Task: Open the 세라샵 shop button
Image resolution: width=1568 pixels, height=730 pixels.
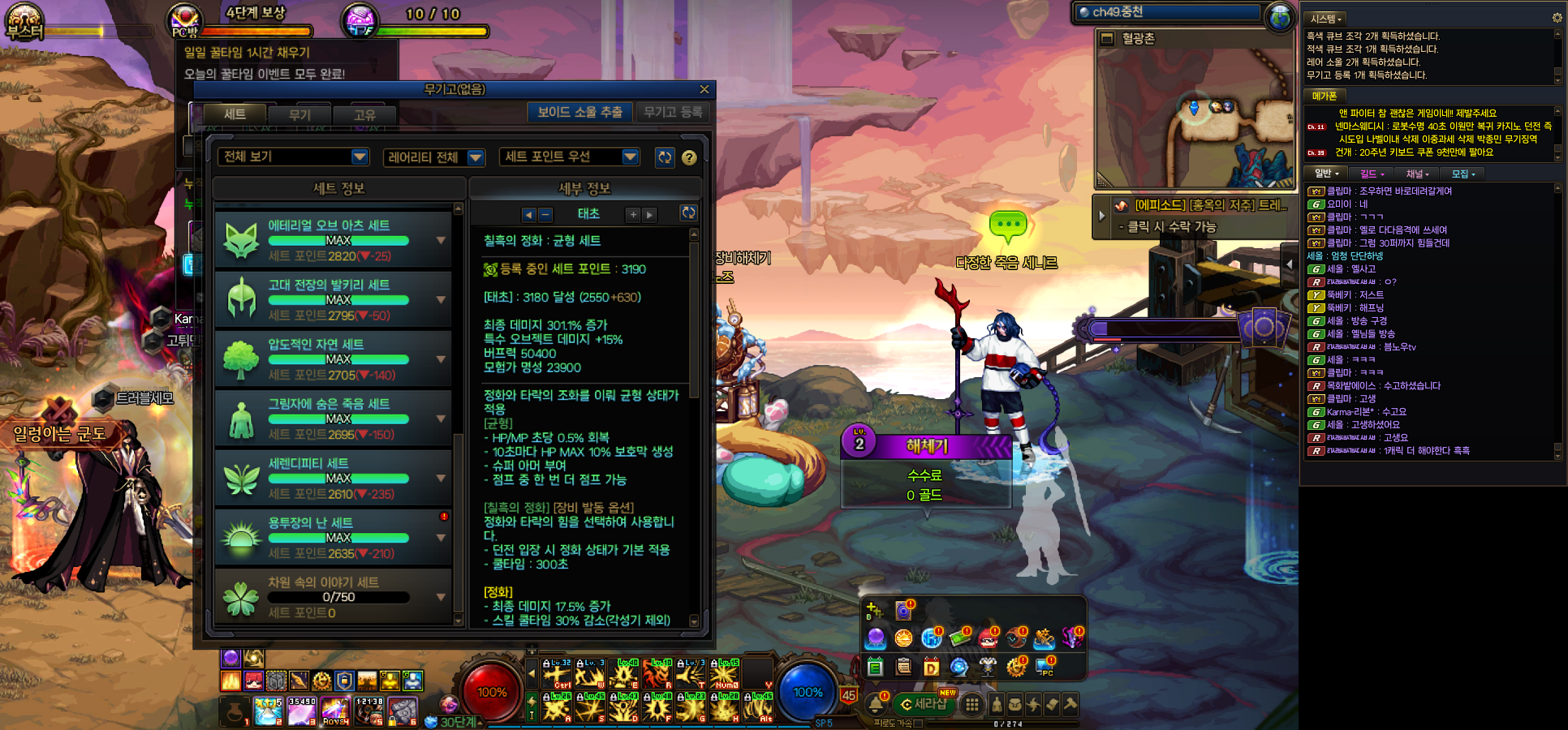Action: [924, 704]
